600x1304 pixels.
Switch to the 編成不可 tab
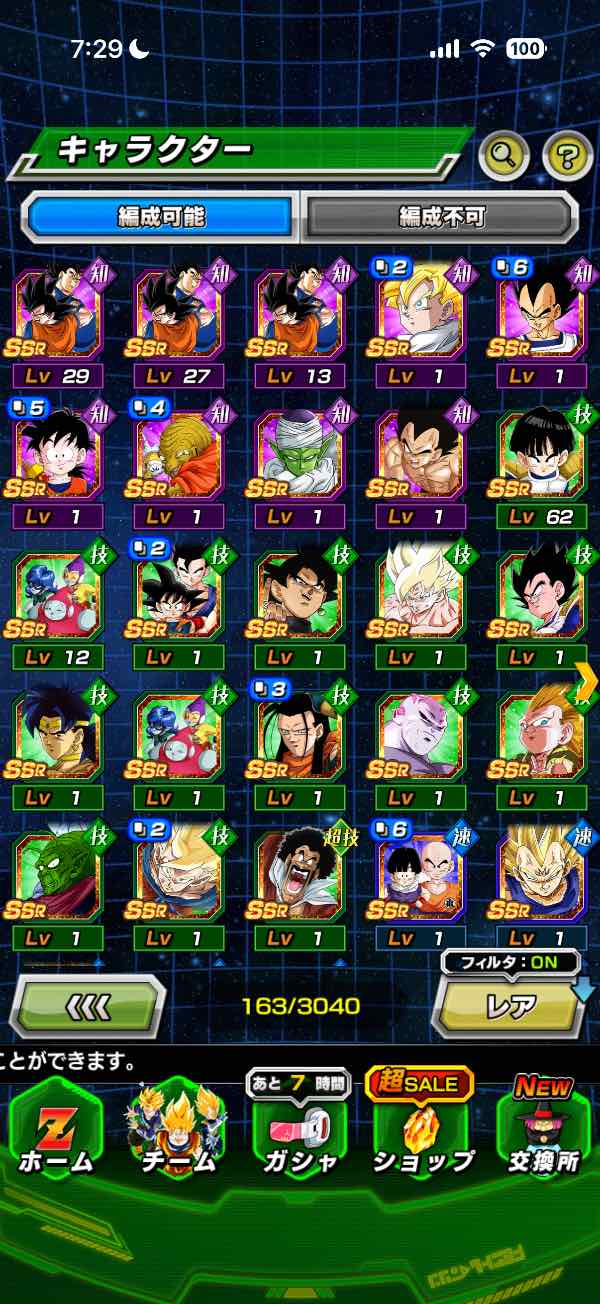point(440,215)
